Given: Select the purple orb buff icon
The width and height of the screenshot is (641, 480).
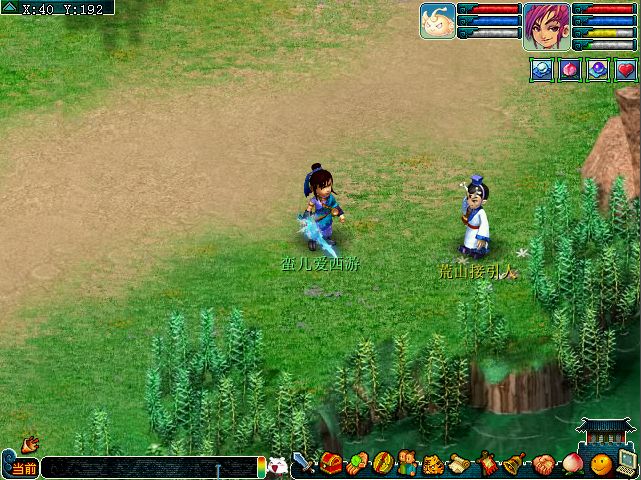Looking at the screenshot, I should pos(597,70).
